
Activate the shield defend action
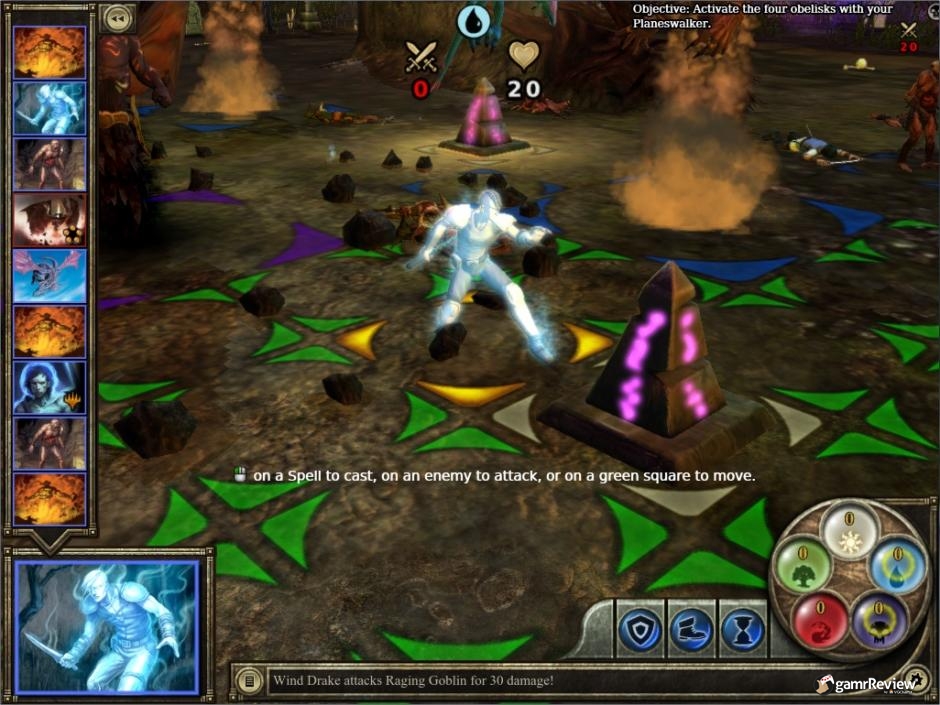tap(640, 630)
